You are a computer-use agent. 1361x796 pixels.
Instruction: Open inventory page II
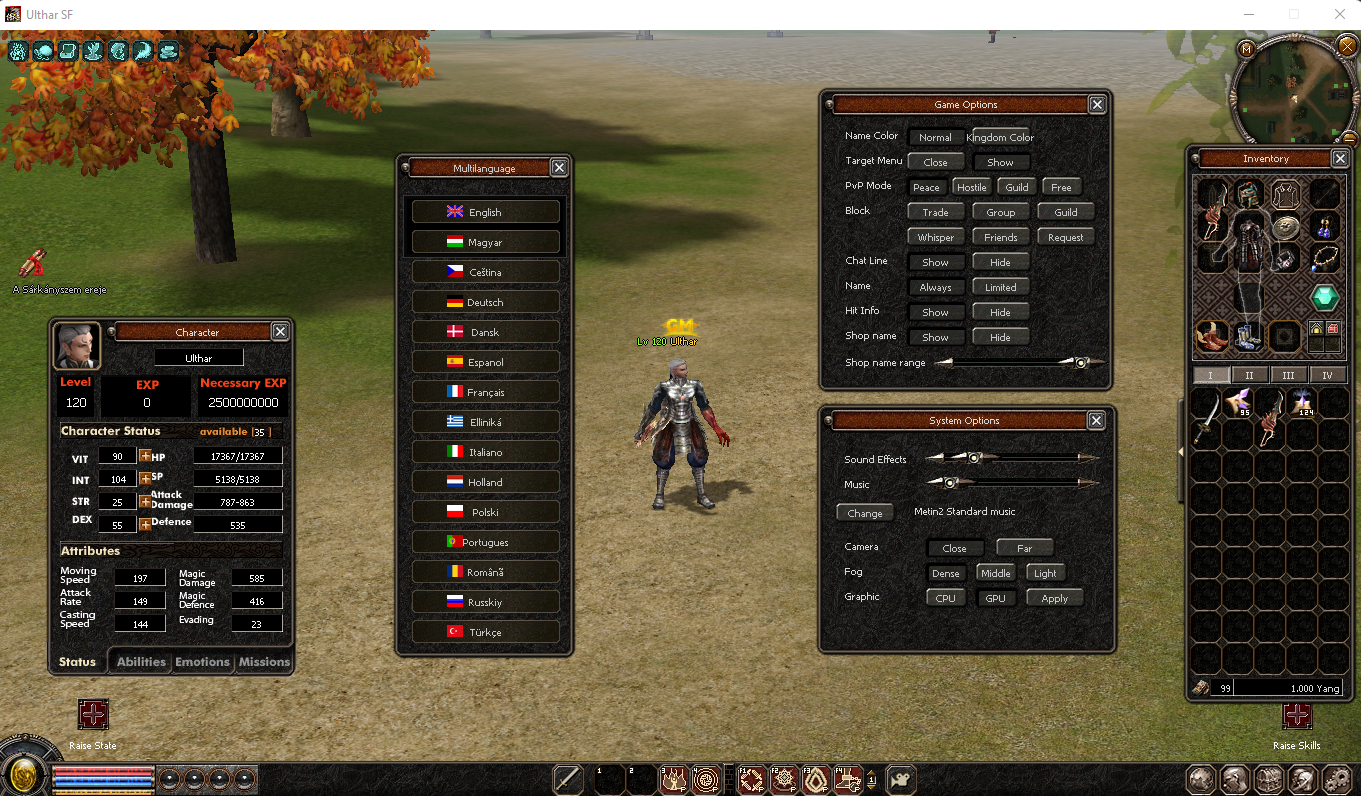coord(1250,374)
